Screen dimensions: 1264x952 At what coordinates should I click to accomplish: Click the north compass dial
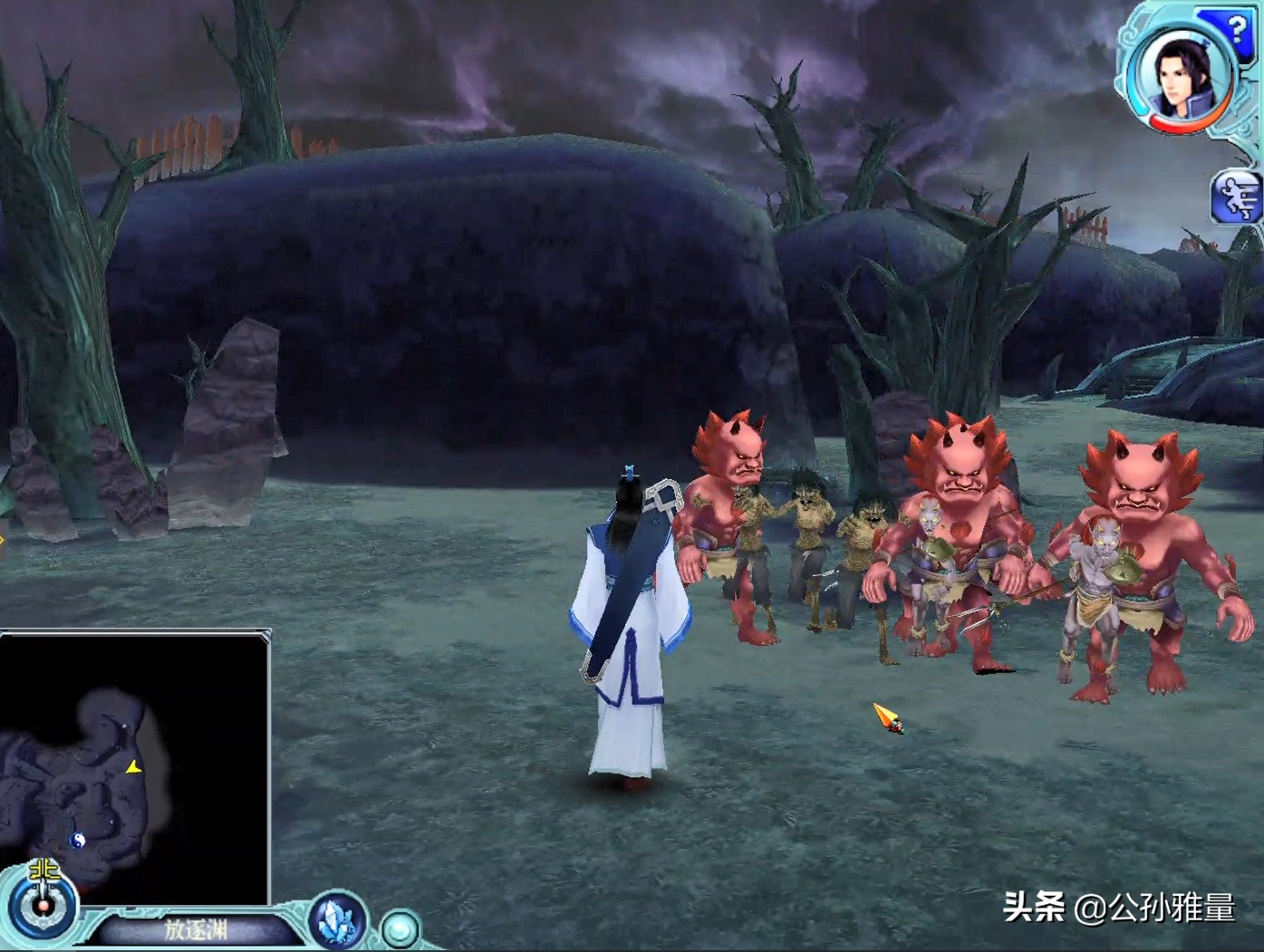43,902
